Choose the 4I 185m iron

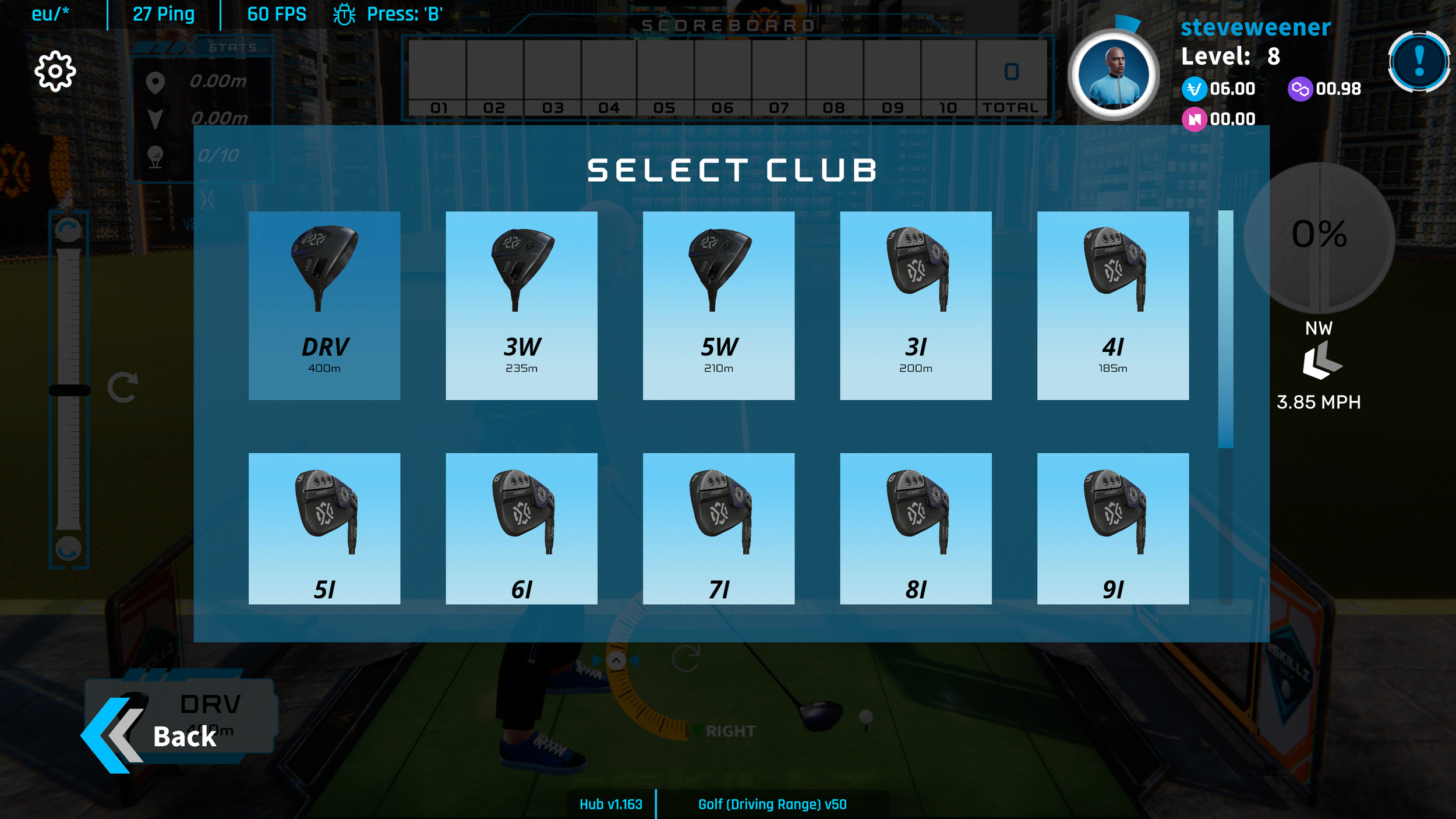[x=1112, y=305]
